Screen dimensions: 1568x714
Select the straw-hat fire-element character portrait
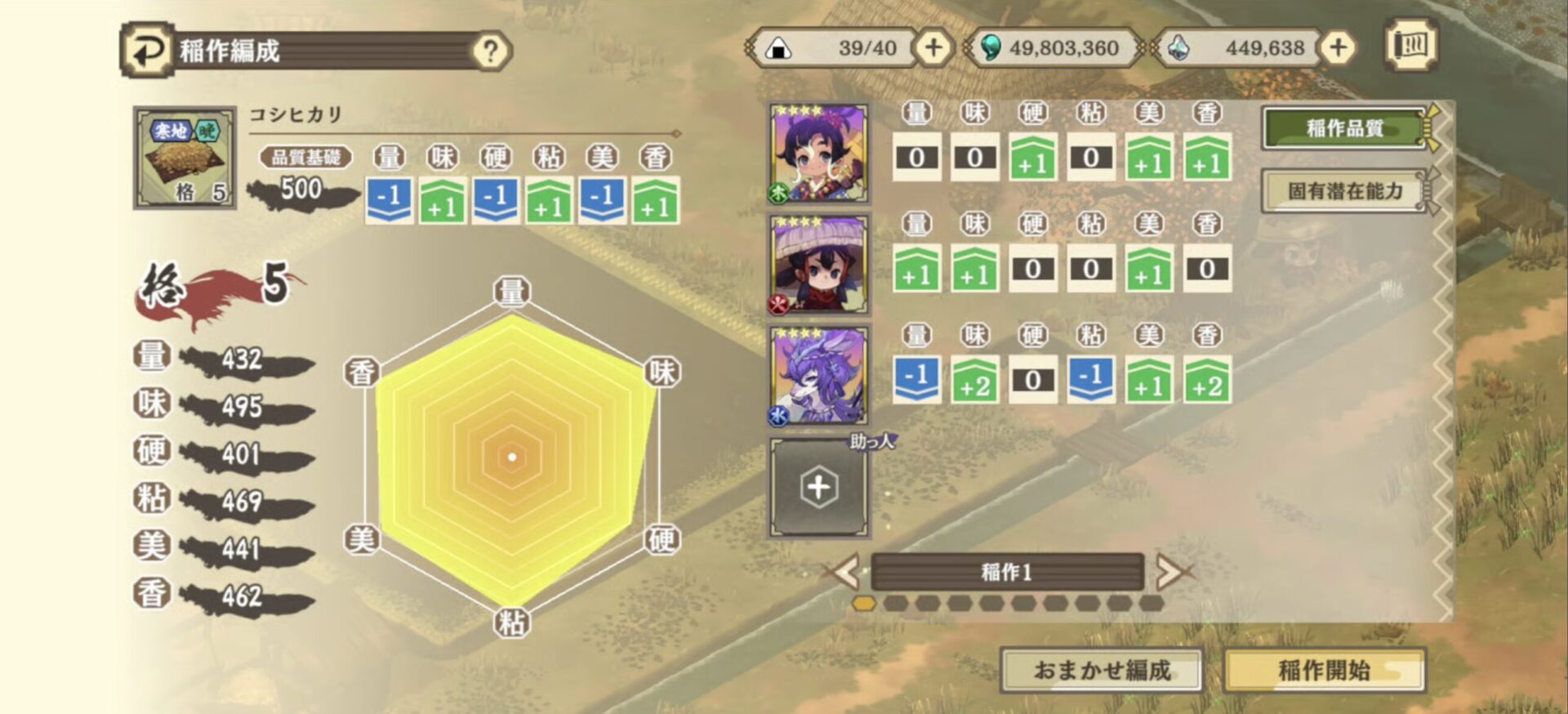pos(818,265)
